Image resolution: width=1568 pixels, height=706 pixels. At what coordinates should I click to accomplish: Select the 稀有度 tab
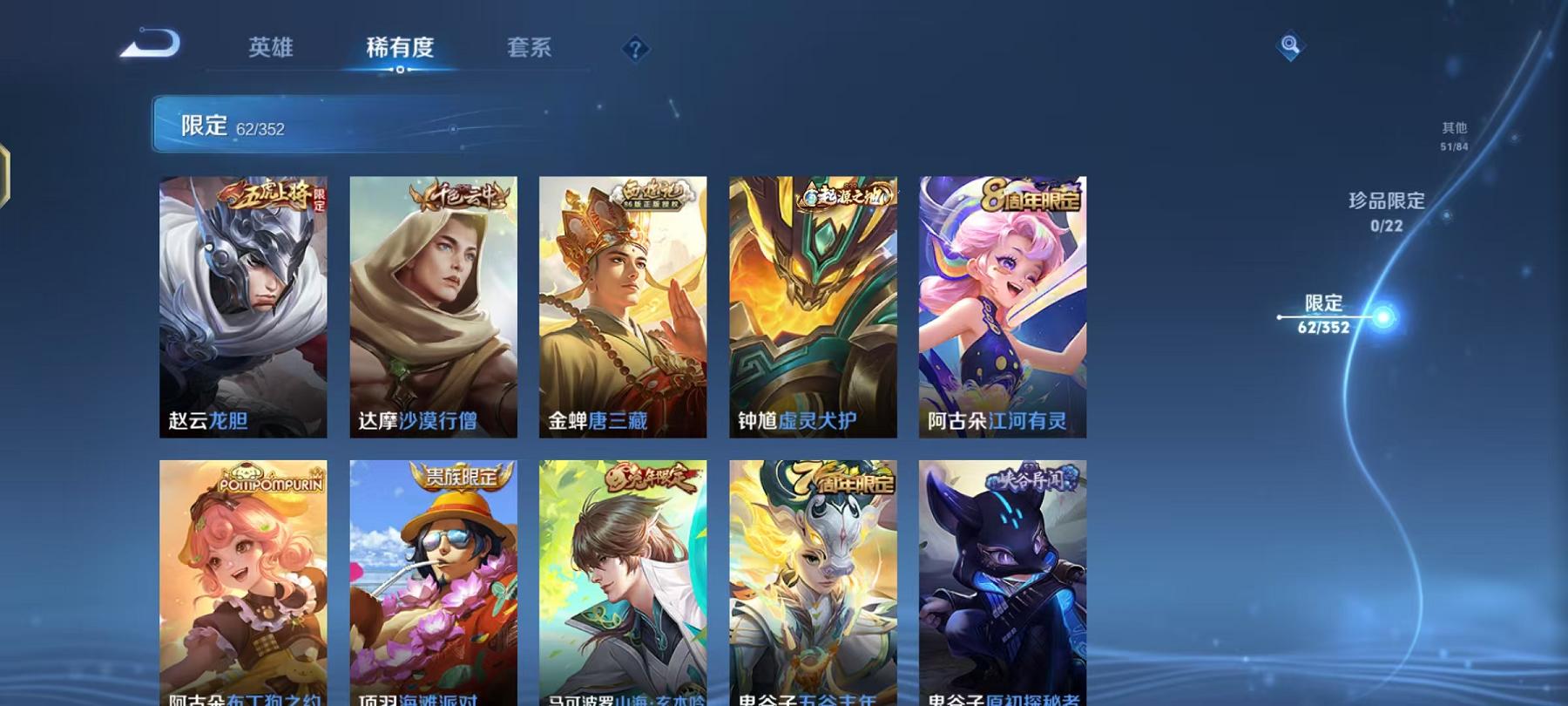(399, 49)
